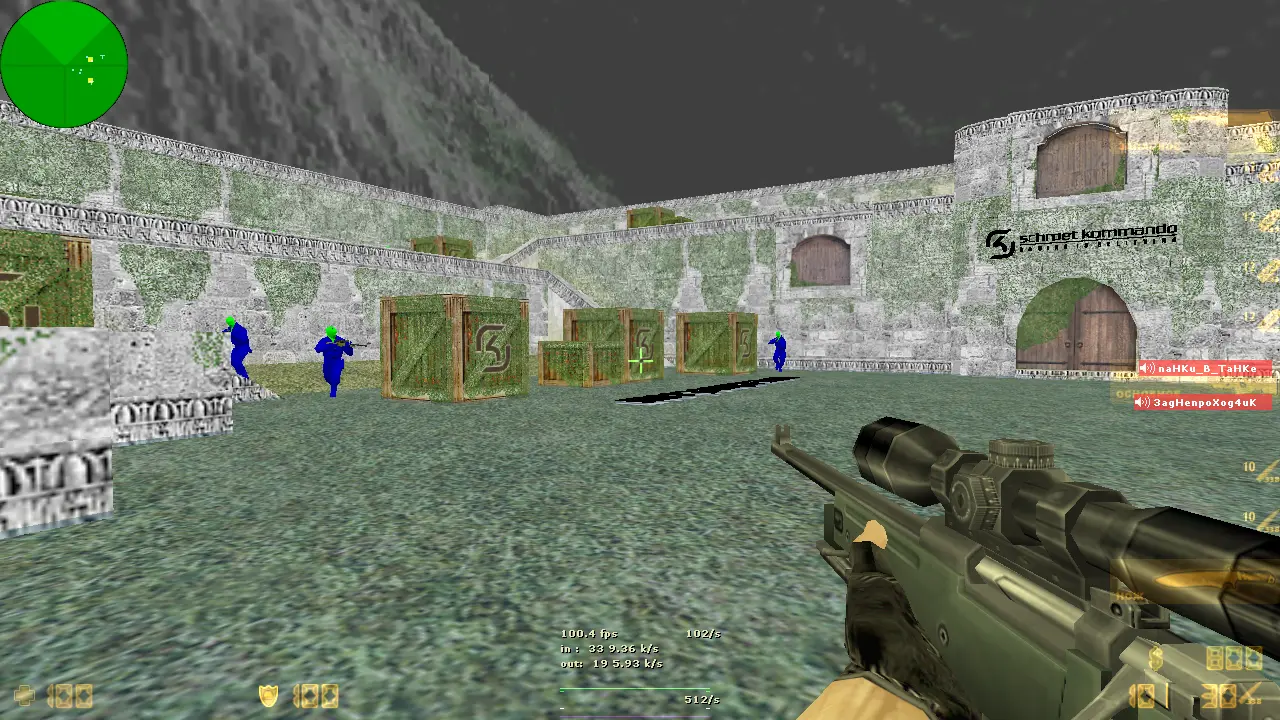Screen dimensions: 1280x720
Task: Select the naHKu_B_TaHKe voice chat entry
Action: 1205,368
